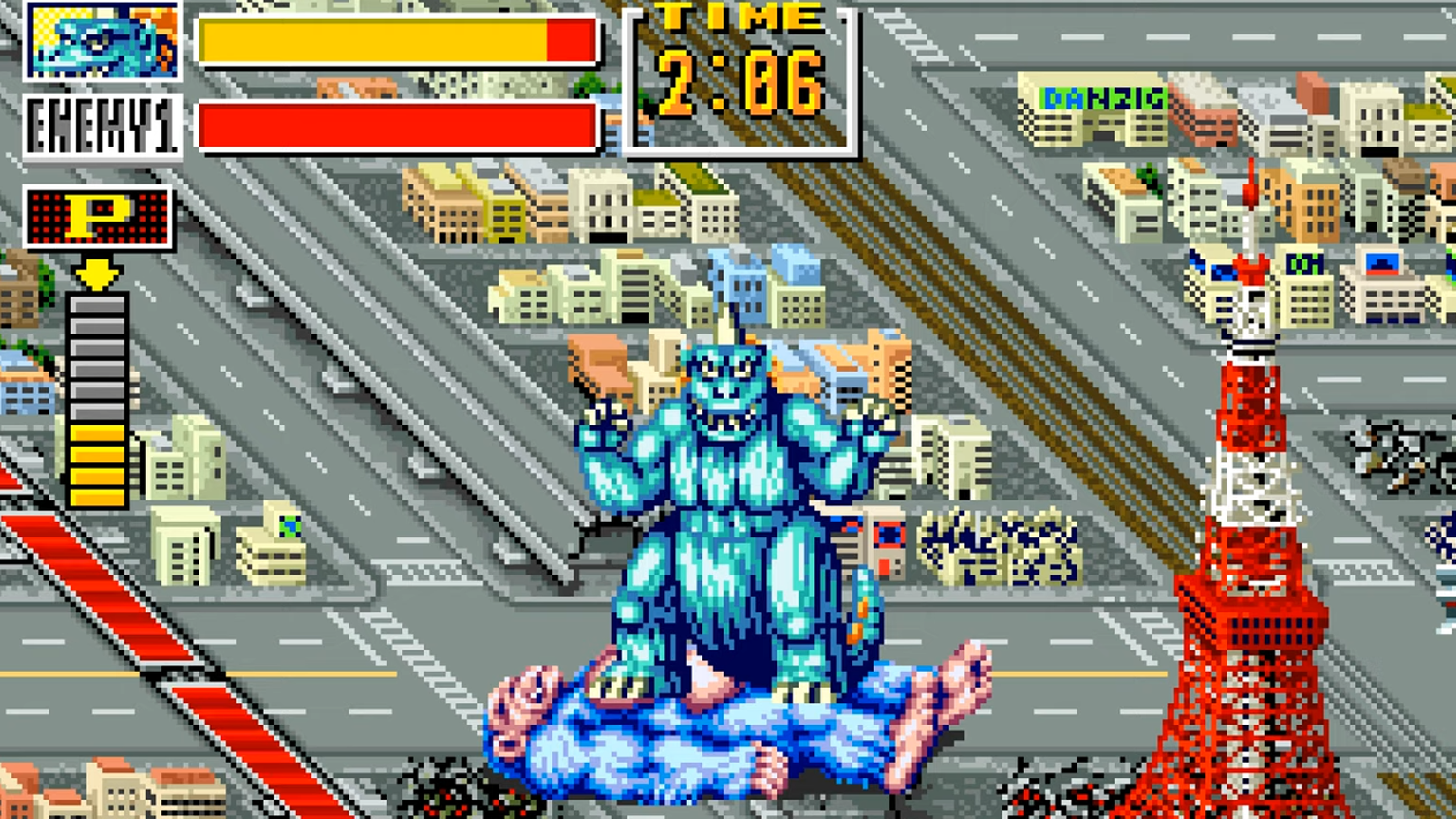1456x819 pixels.
Task: Toggle the player health bar visibility
Action: click(x=397, y=40)
